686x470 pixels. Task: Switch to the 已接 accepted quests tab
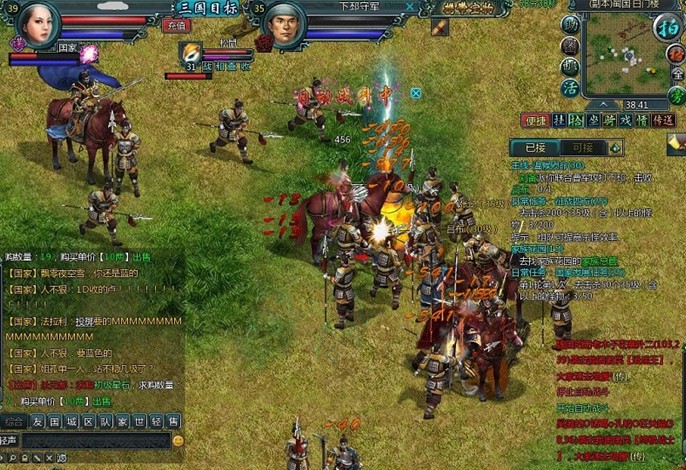coord(536,147)
